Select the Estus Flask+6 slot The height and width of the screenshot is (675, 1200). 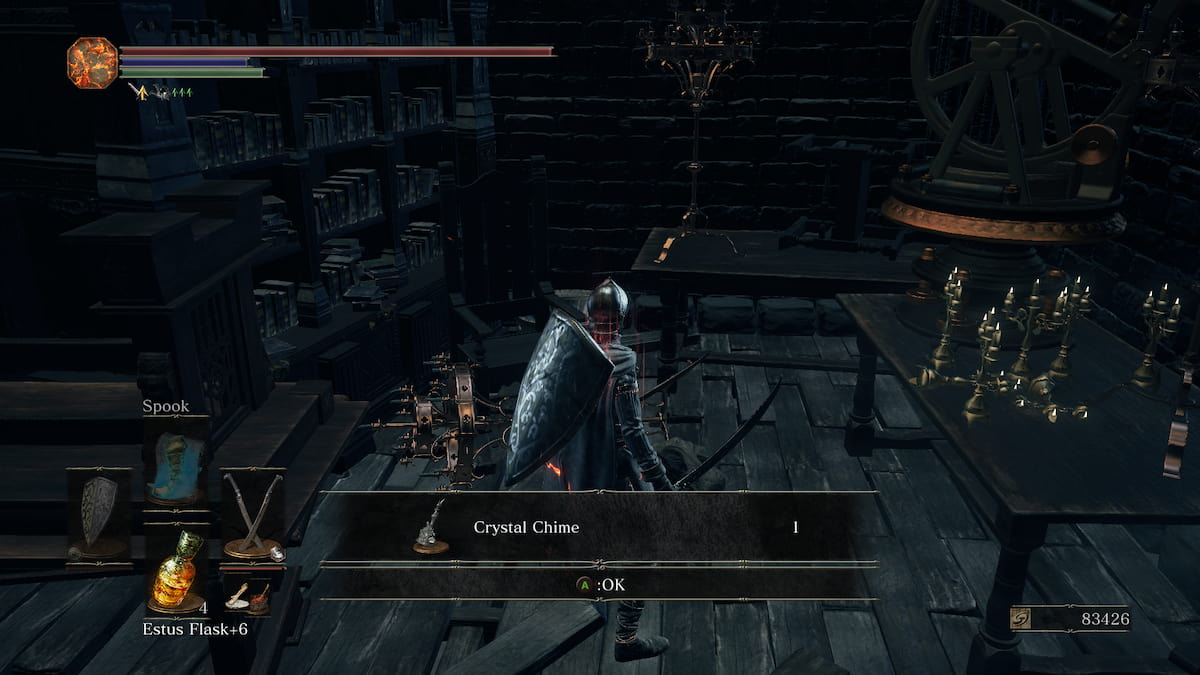point(176,570)
